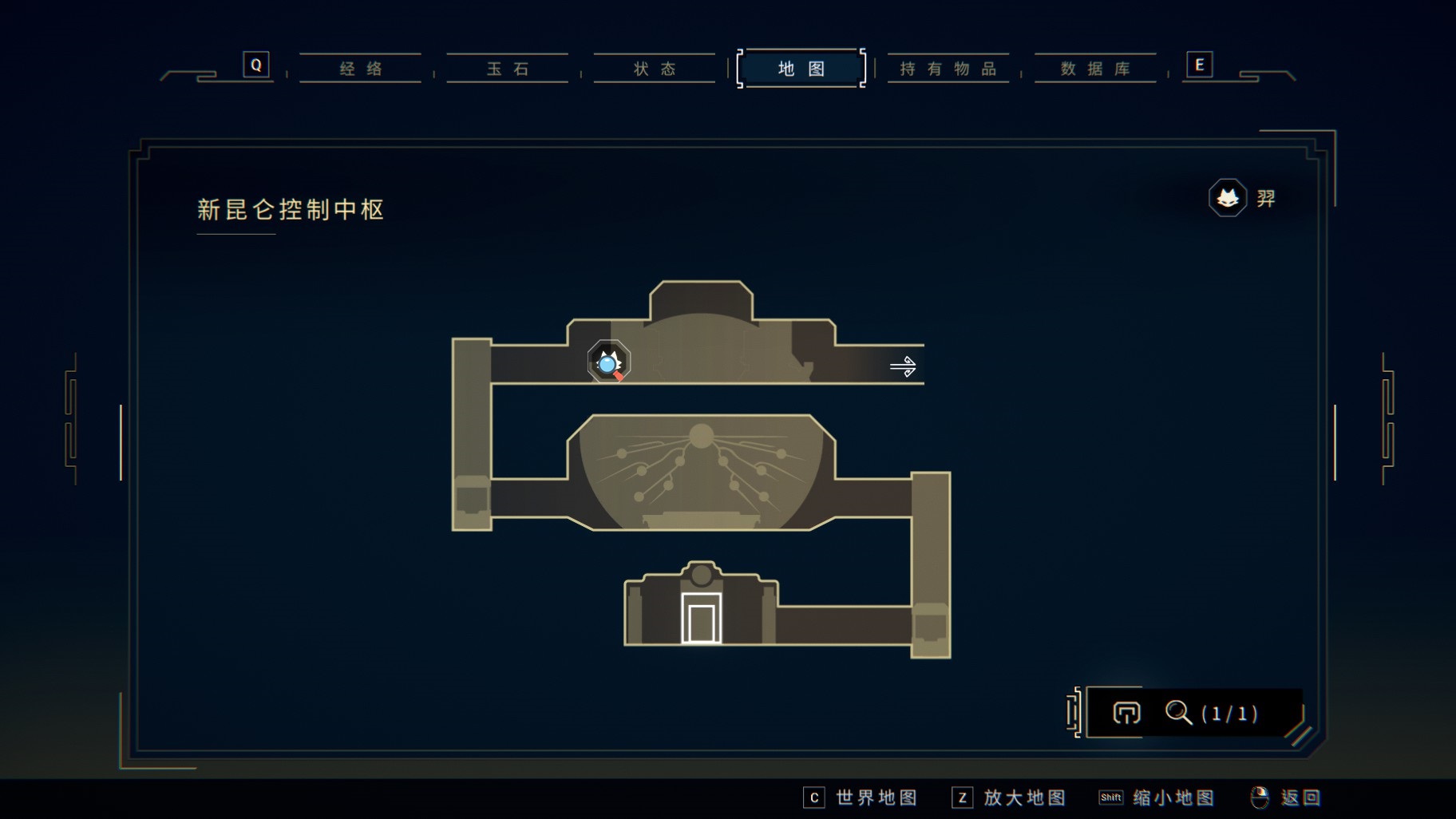Select the highlighted door marker on map
The image size is (1456, 819).
(701, 619)
